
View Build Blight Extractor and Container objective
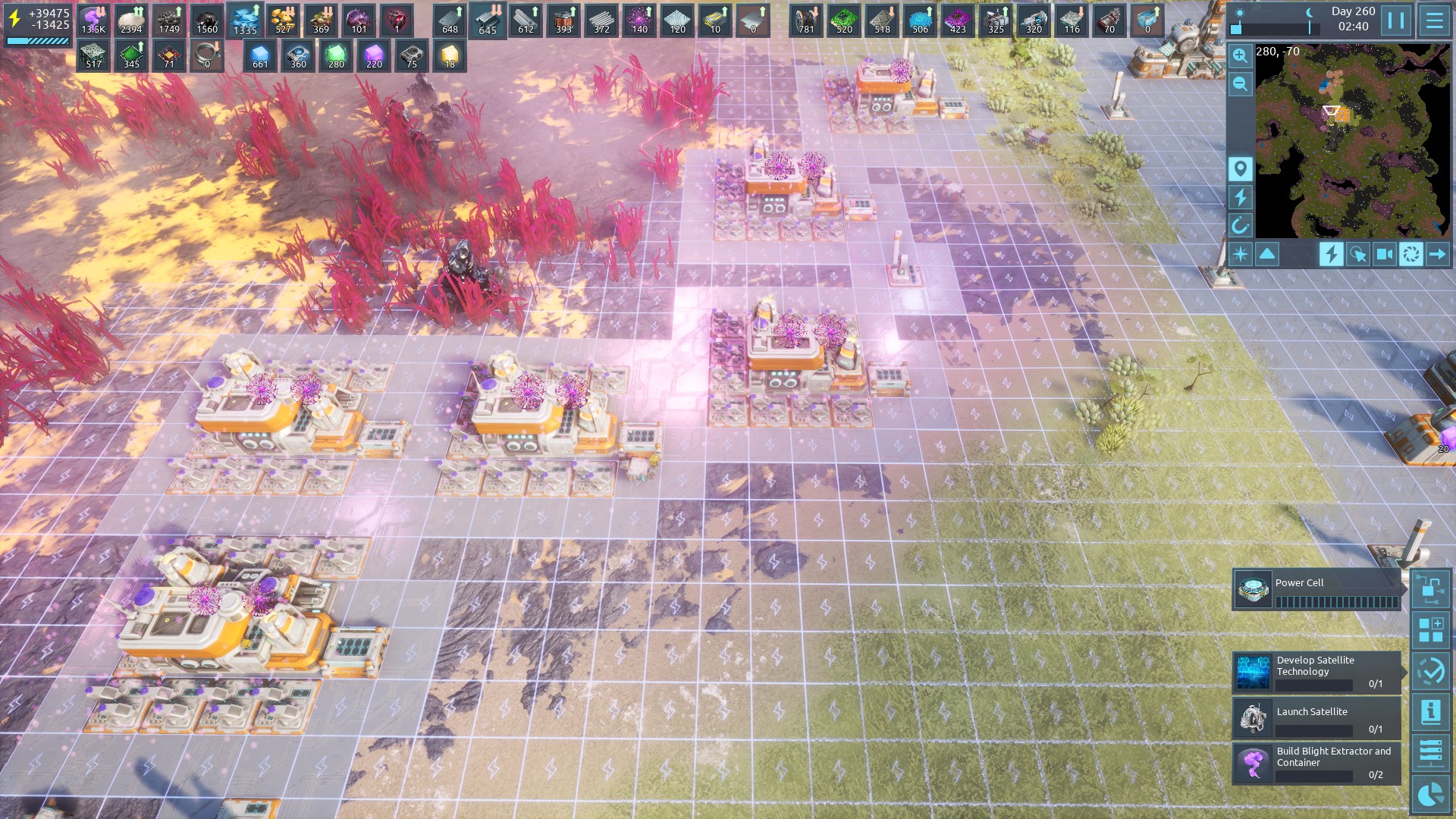1316,763
